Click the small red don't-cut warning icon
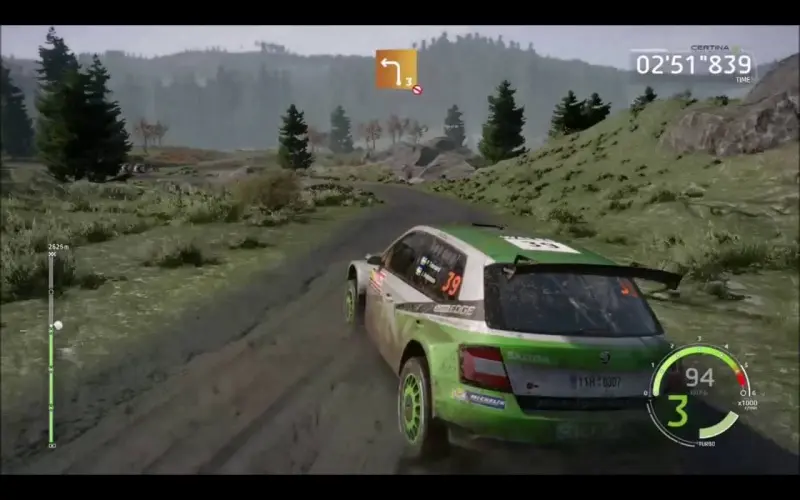800x500 pixels. pos(417,90)
